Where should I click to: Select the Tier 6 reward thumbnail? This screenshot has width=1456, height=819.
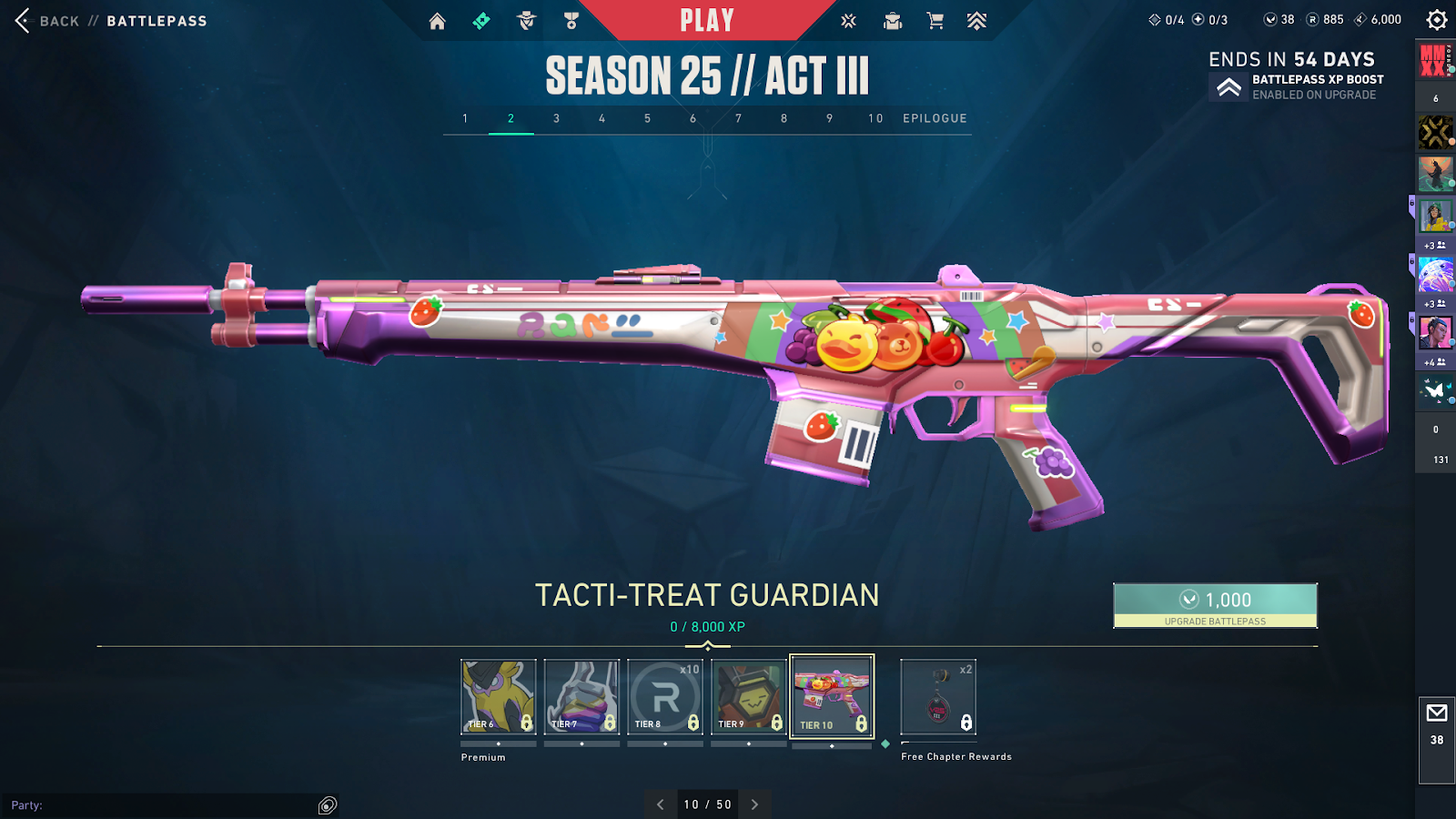498,697
